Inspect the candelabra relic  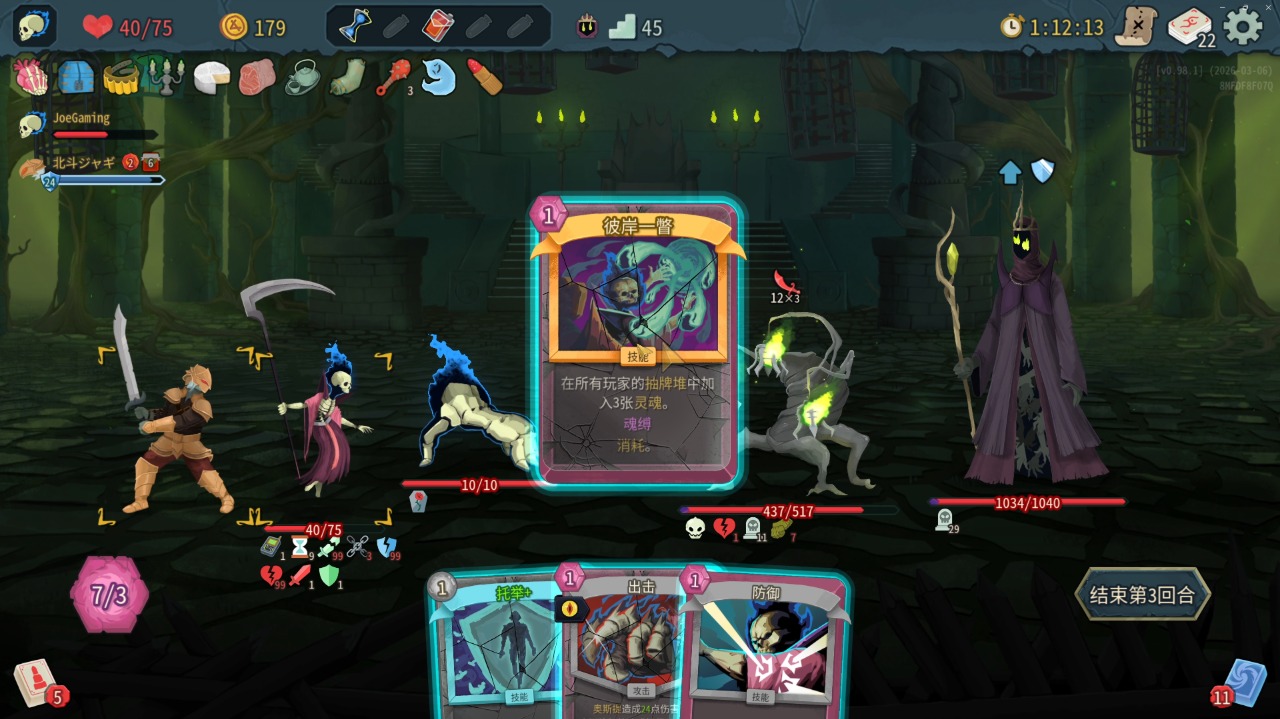(x=165, y=77)
